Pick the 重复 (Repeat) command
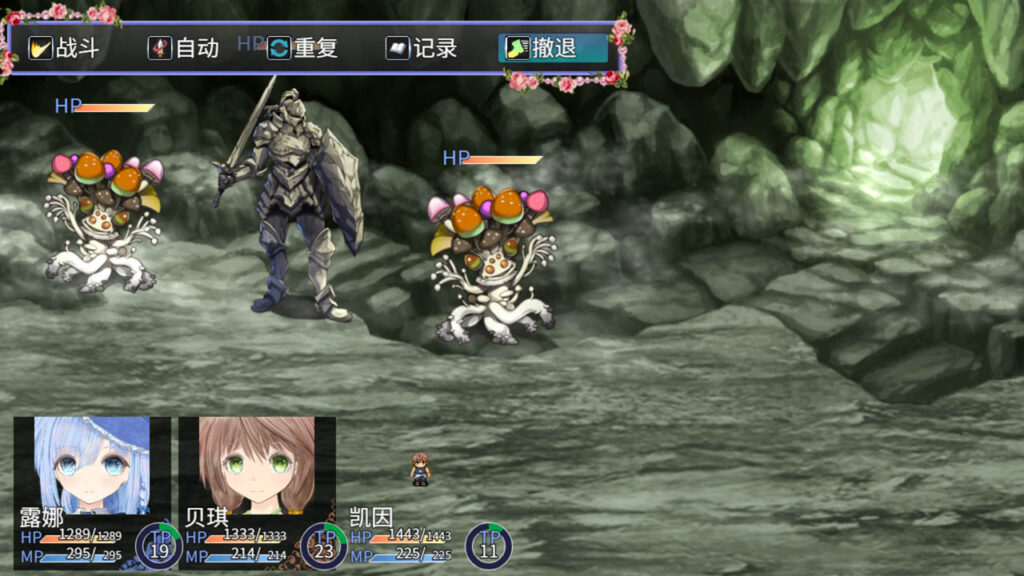Image resolution: width=1024 pixels, height=576 pixels. [304, 48]
